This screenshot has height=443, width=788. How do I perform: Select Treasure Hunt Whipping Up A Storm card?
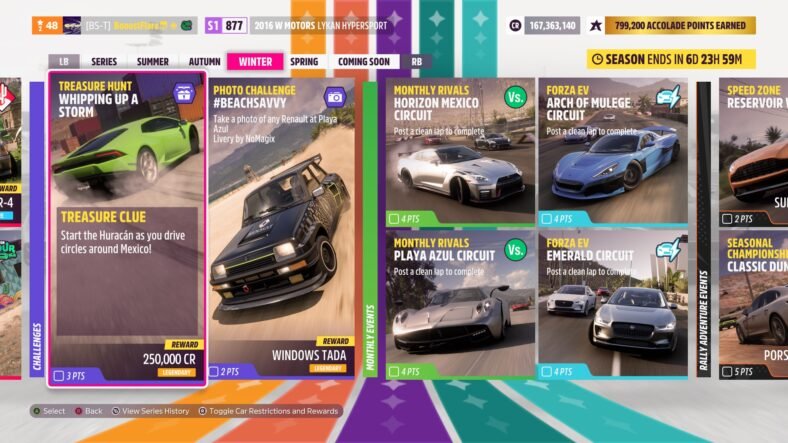pyautogui.click(x=127, y=228)
